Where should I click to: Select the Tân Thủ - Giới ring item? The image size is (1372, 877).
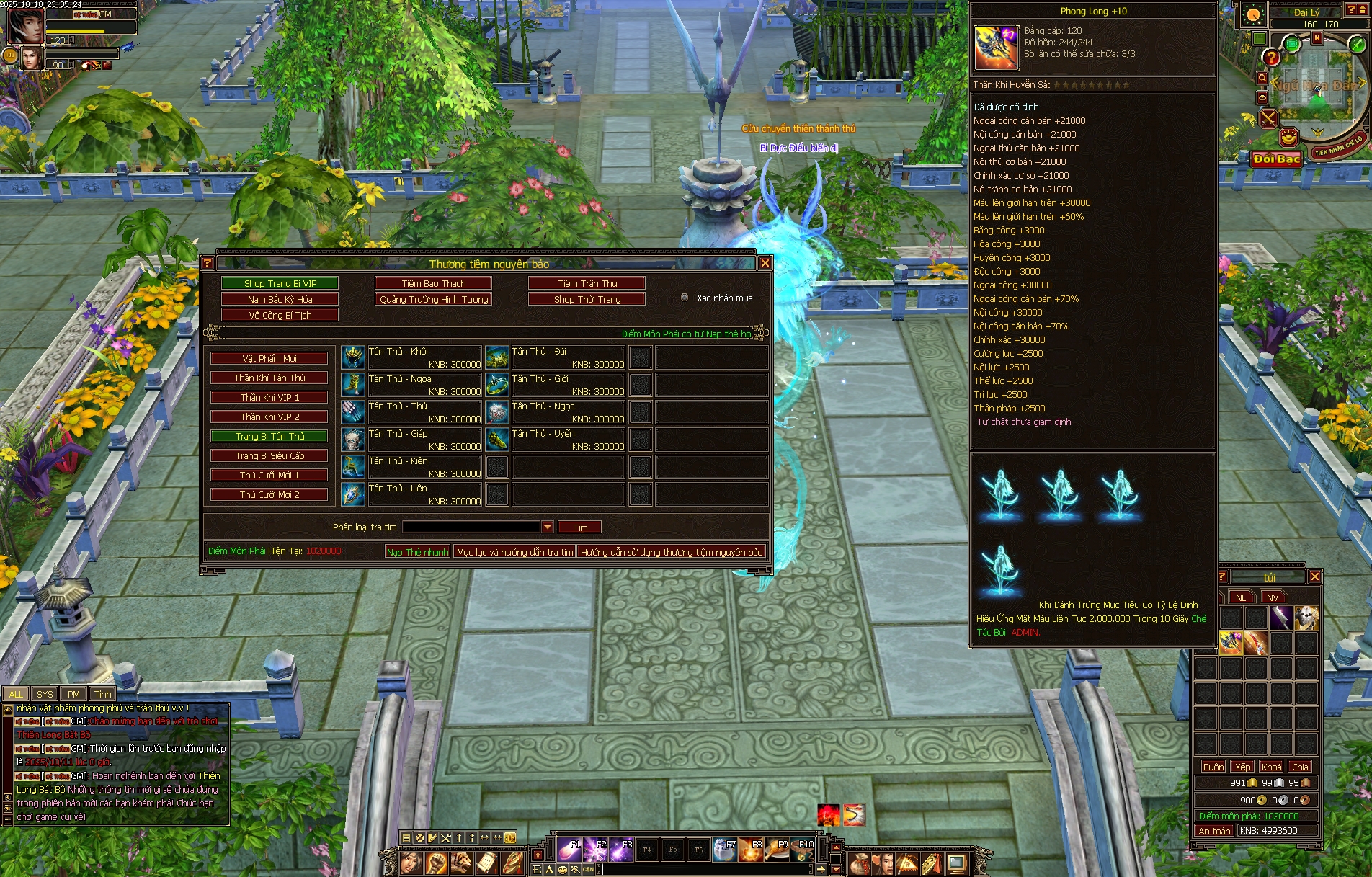pos(497,385)
